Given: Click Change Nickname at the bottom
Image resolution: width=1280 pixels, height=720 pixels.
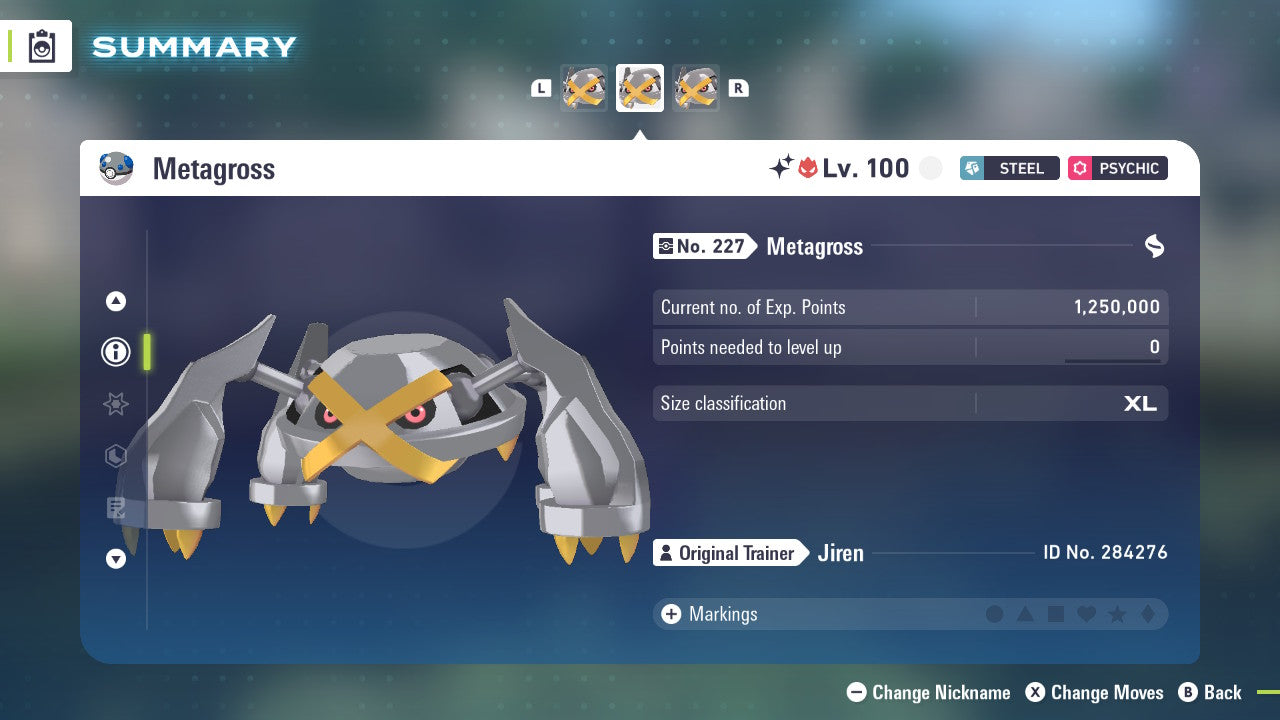Looking at the screenshot, I should [x=928, y=692].
